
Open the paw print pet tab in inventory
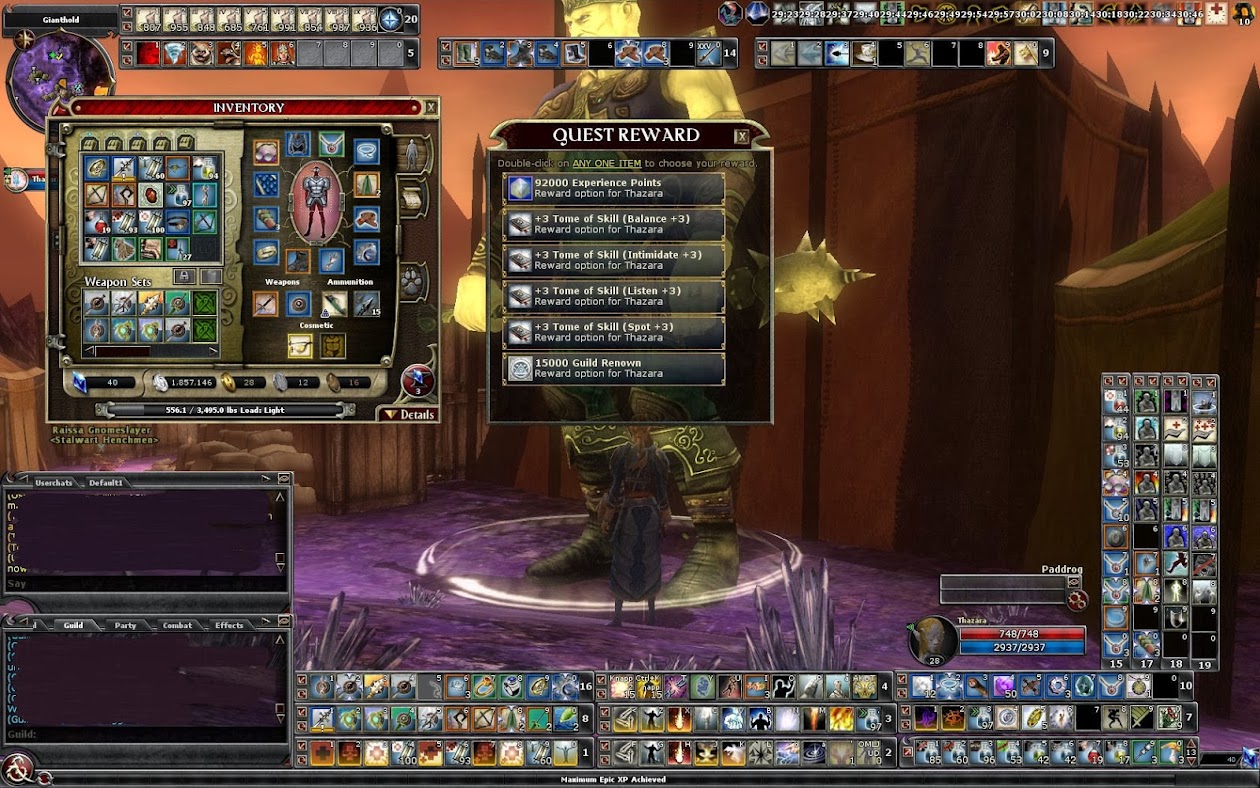click(x=411, y=281)
